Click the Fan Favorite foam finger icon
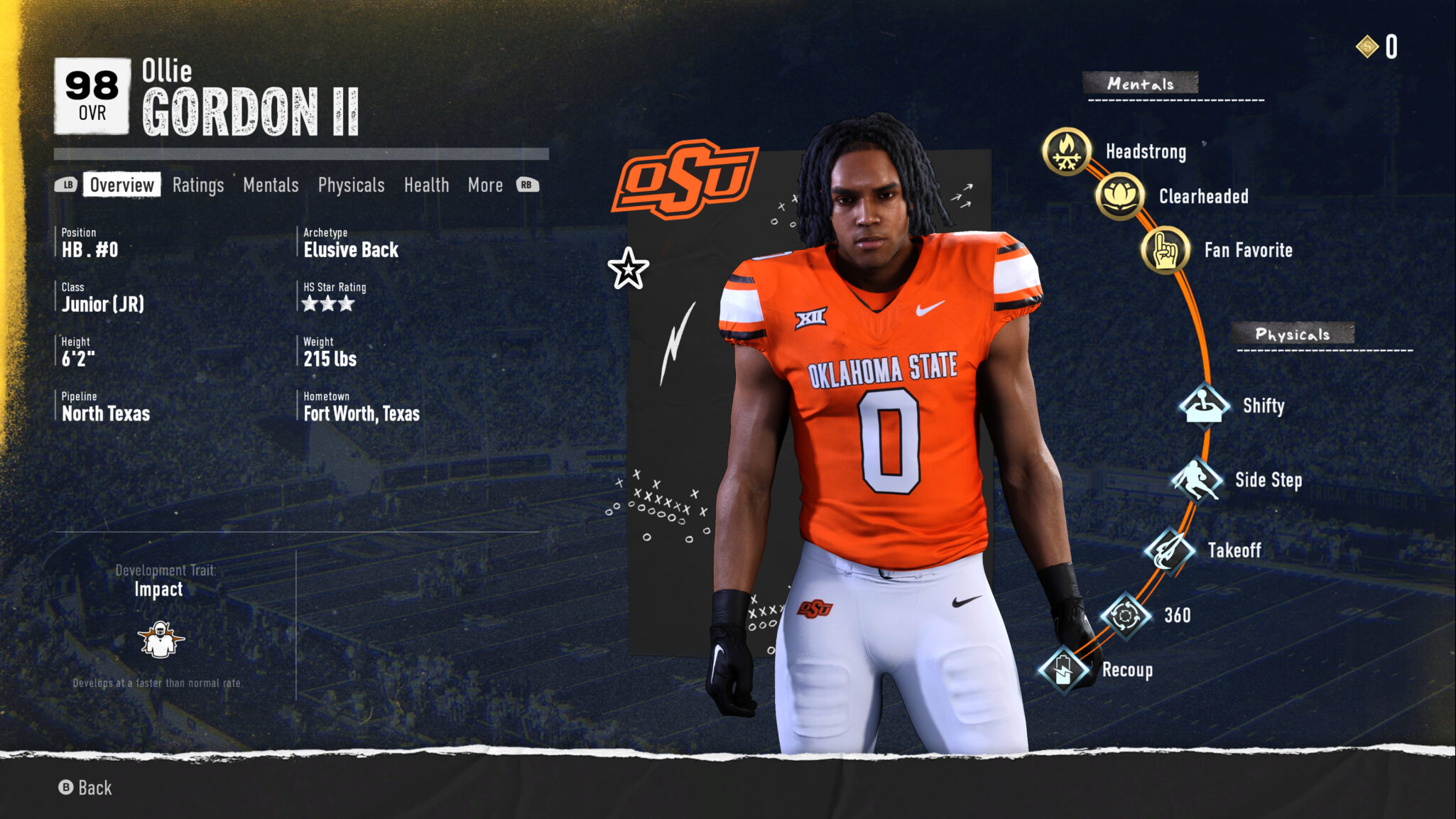1456x819 pixels. pos(1168,249)
